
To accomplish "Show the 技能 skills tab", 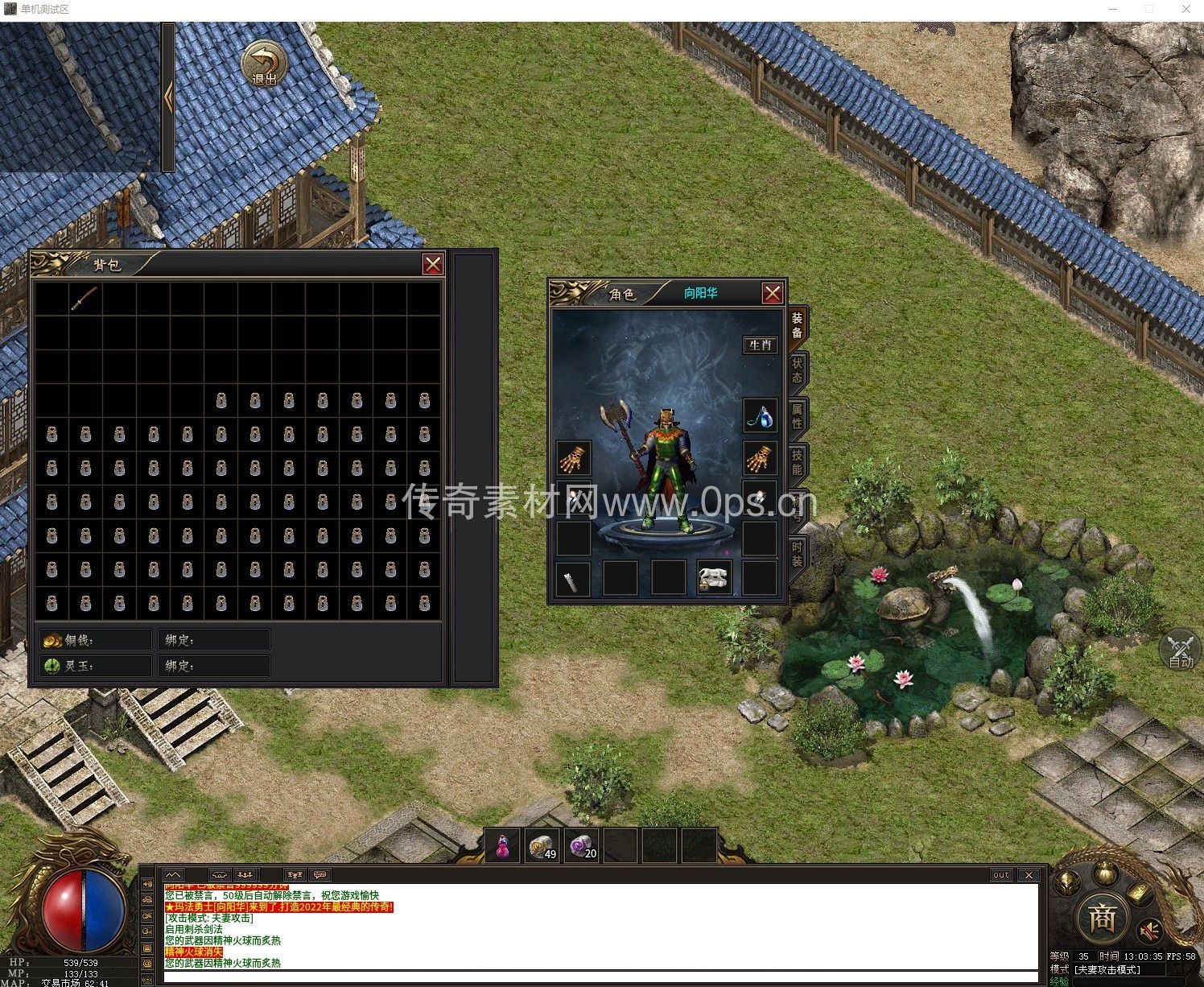I will click(x=797, y=462).
